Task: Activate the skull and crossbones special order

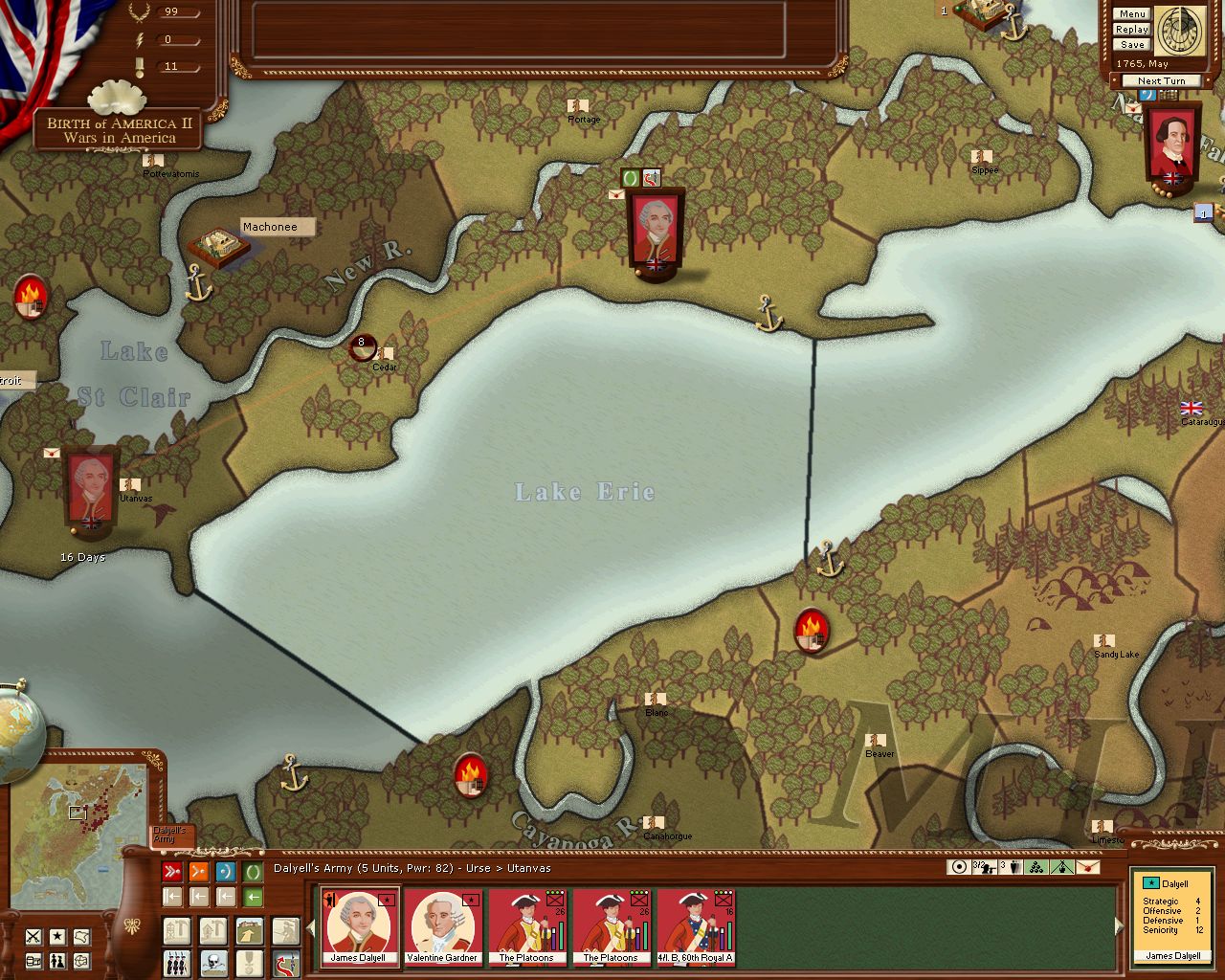Action: pos(212,962)
